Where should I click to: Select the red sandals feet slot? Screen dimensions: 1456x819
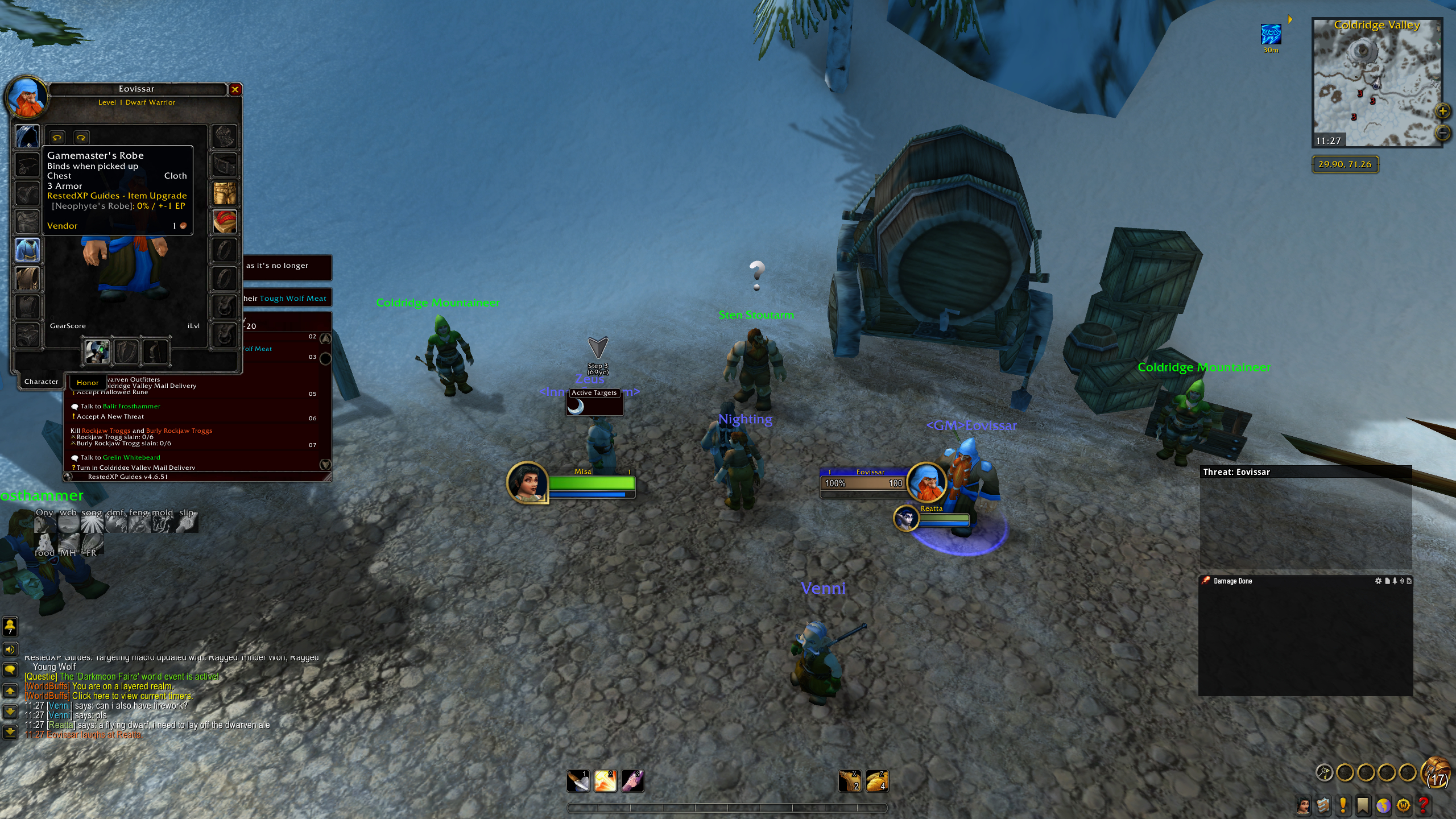point(225,222)
